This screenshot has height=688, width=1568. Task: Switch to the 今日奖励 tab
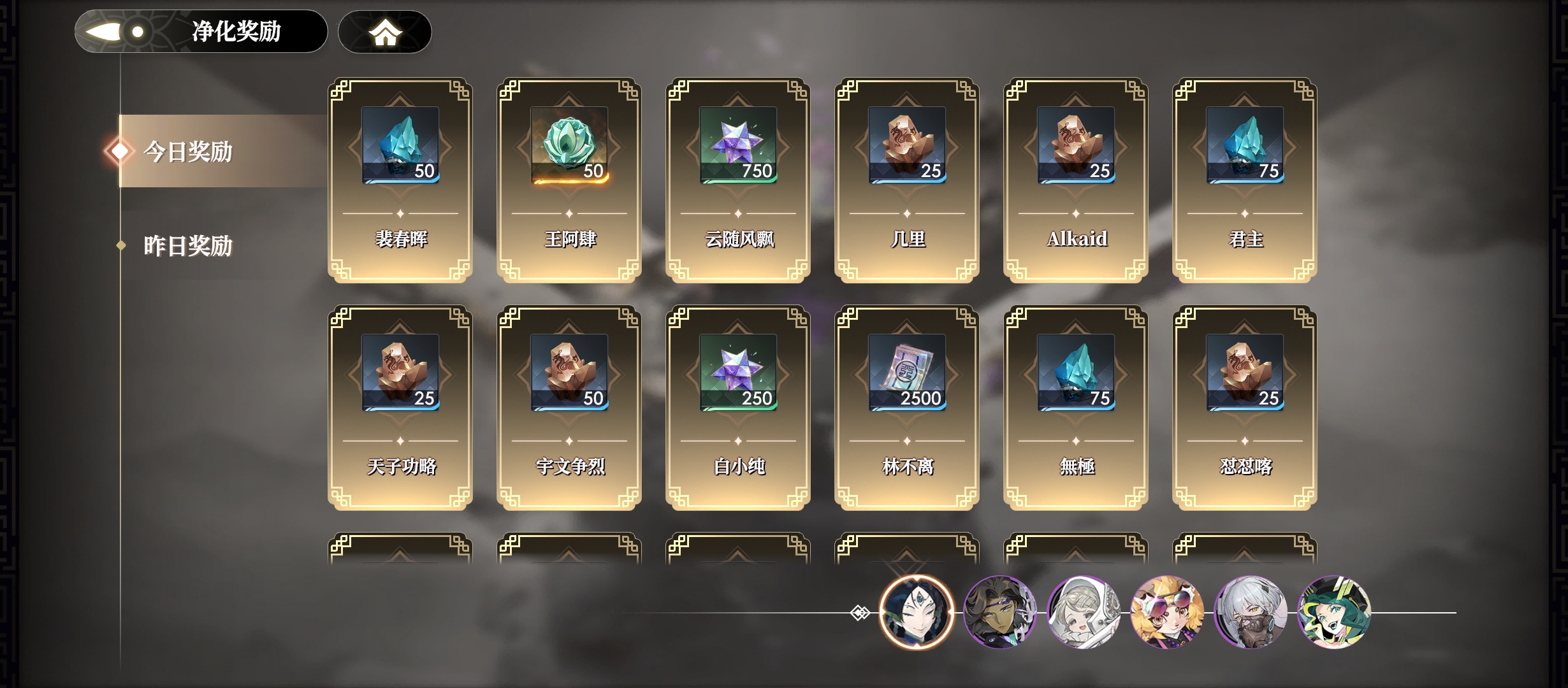188,152
